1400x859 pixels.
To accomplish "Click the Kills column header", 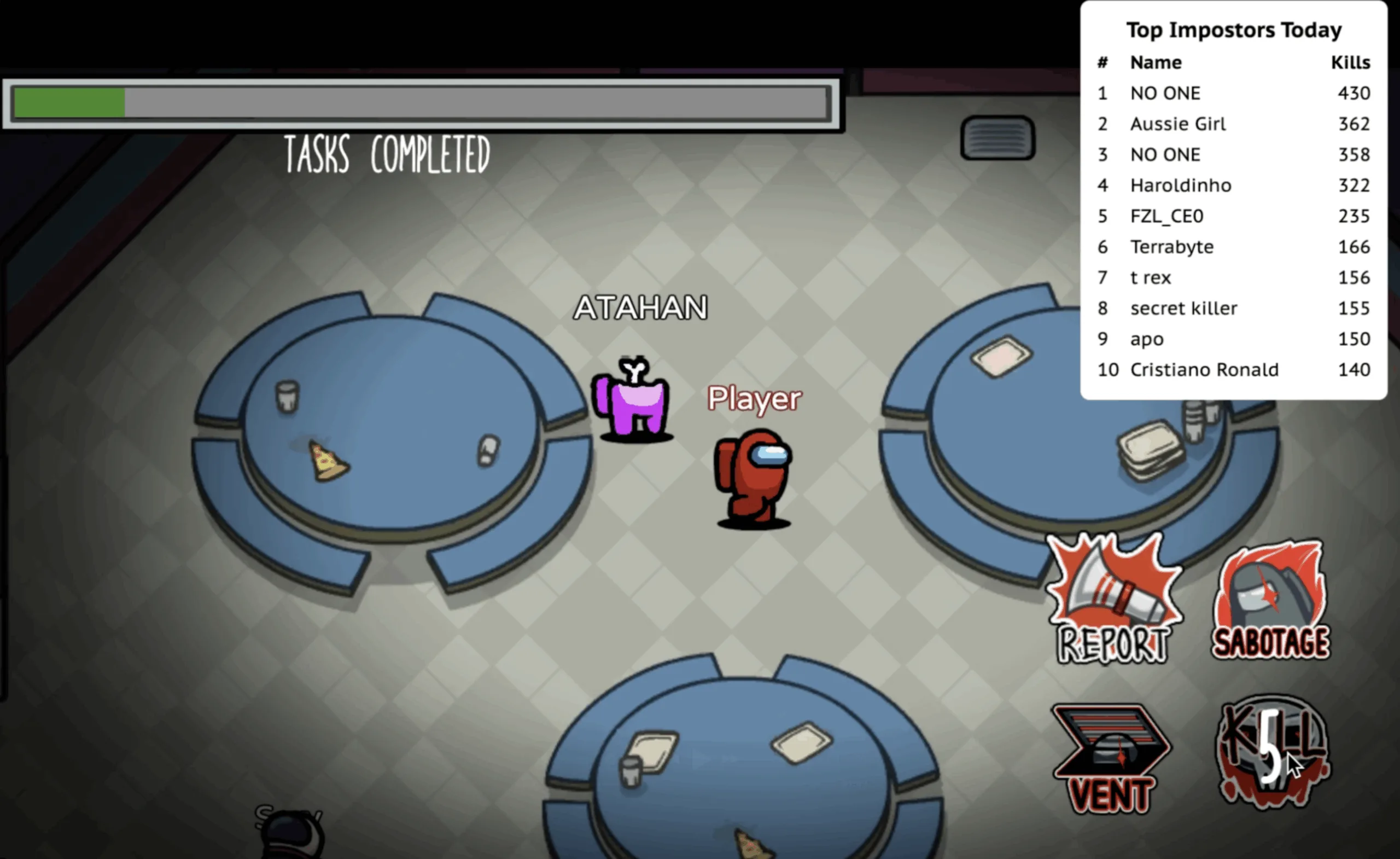I will (1351, 62).
